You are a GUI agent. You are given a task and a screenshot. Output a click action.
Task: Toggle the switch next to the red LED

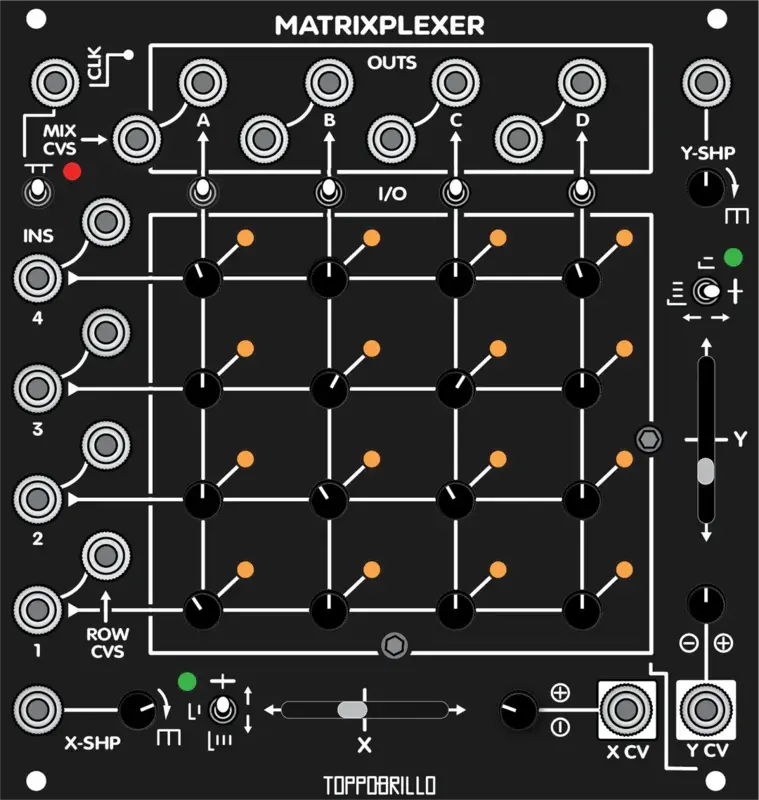[37, 191]
